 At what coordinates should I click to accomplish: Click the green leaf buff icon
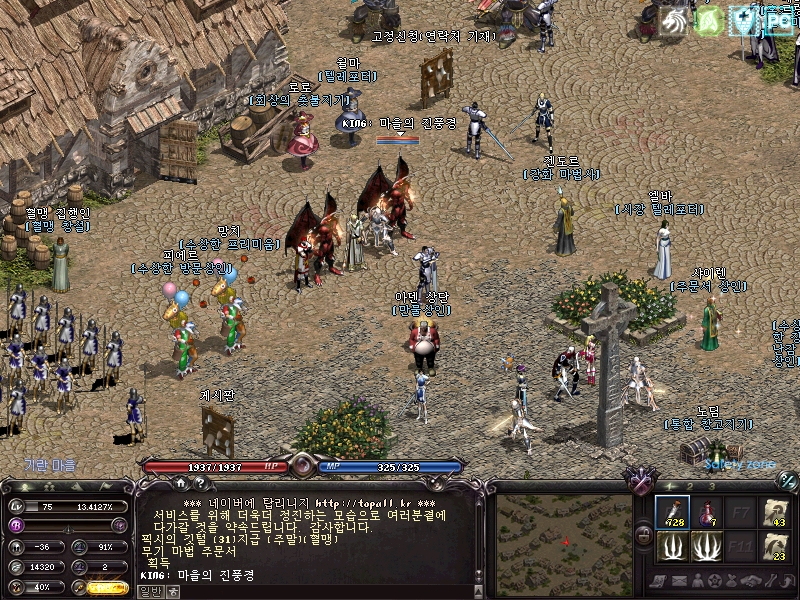[x=708, y=20]
